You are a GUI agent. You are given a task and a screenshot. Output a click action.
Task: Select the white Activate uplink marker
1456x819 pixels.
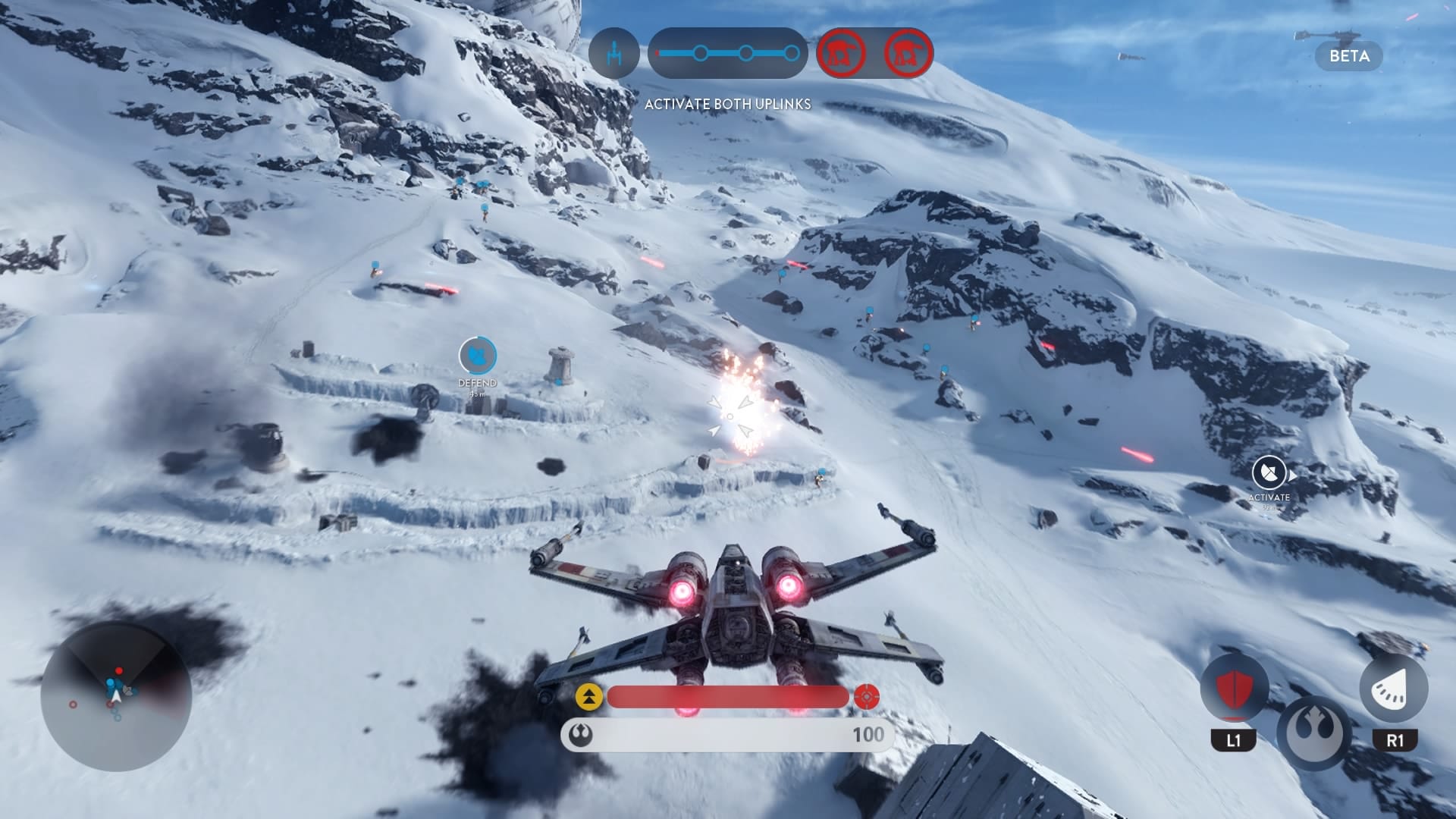(x=1269, y=473)
